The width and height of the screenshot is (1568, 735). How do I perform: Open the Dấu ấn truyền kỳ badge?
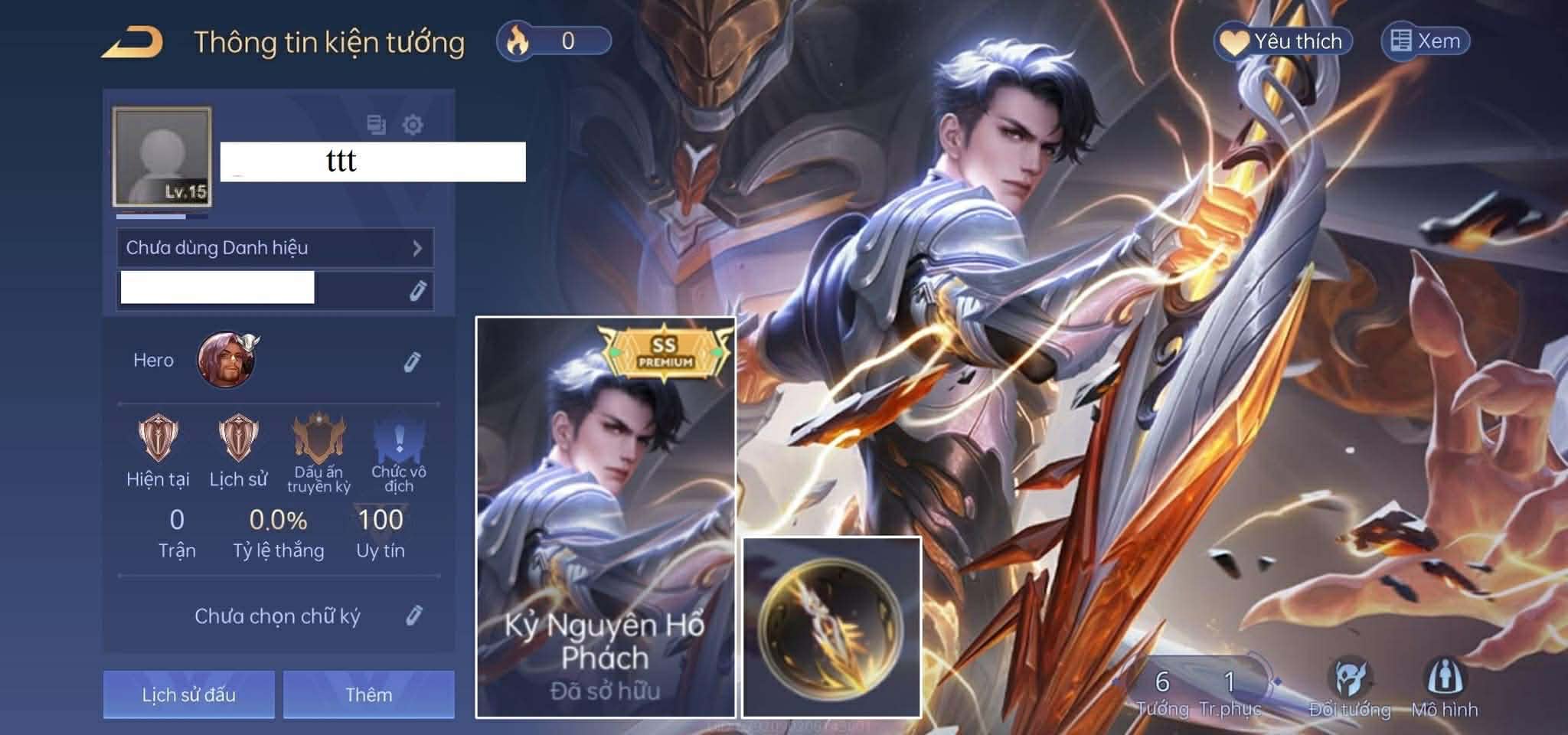pyautogui.click(x=318, y=439)
